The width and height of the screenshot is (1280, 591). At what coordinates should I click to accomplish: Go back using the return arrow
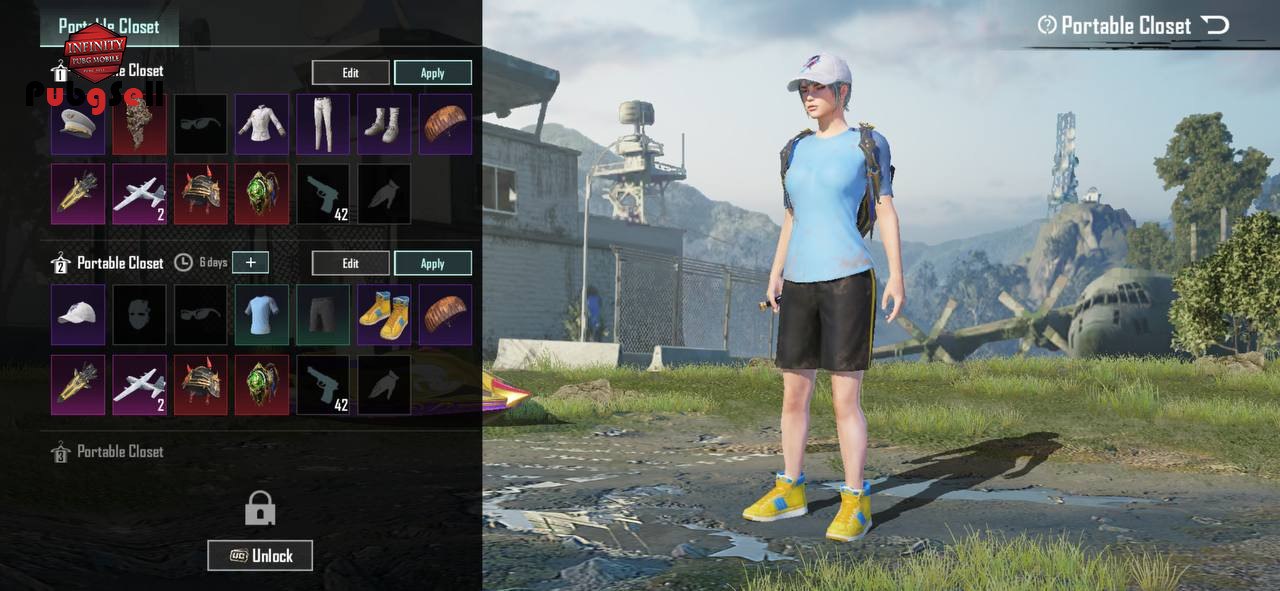coord(1215,25)
